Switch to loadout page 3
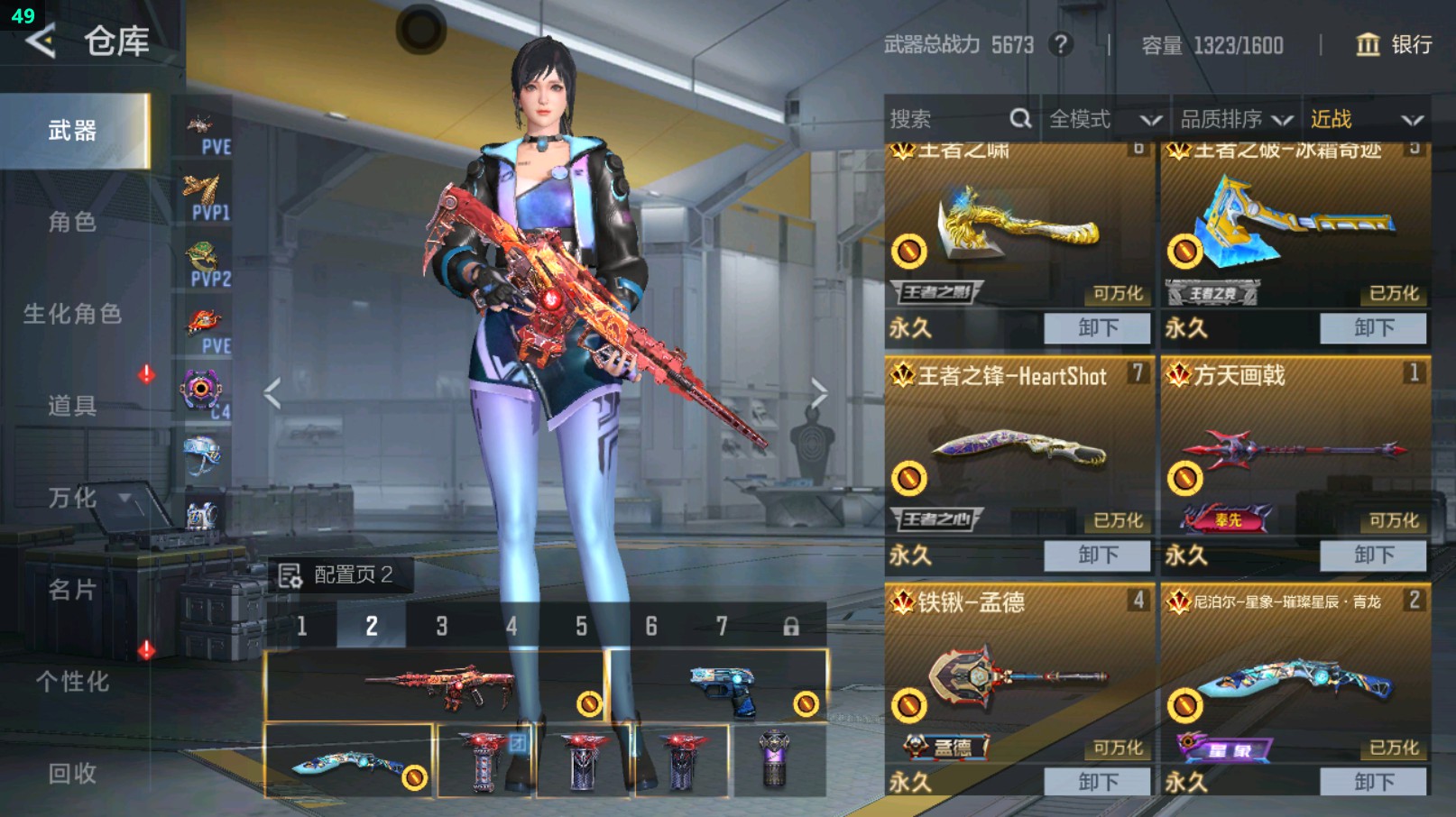1456x817 pixels. [441, 626]
